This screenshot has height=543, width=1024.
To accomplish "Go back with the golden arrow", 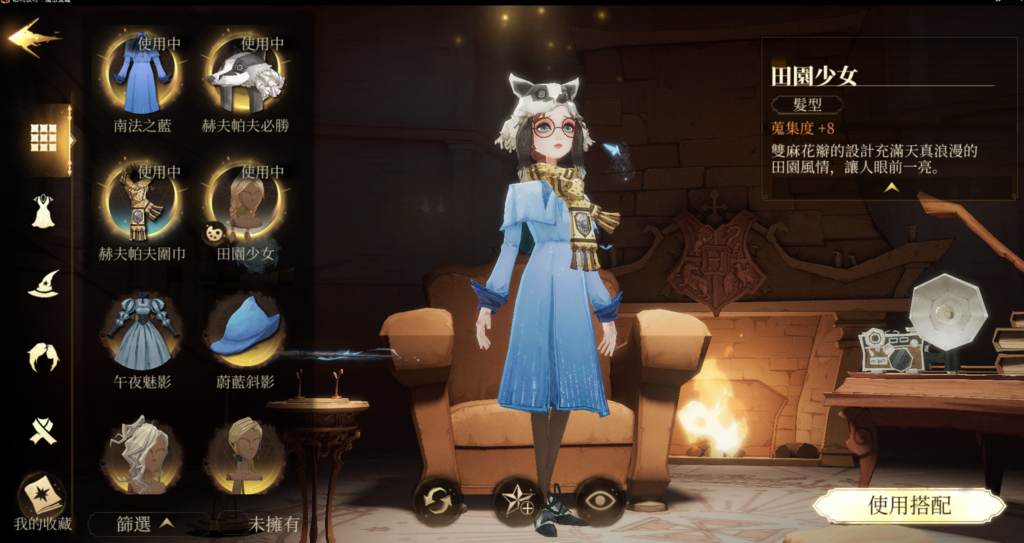I will click(x=33, y=37).
